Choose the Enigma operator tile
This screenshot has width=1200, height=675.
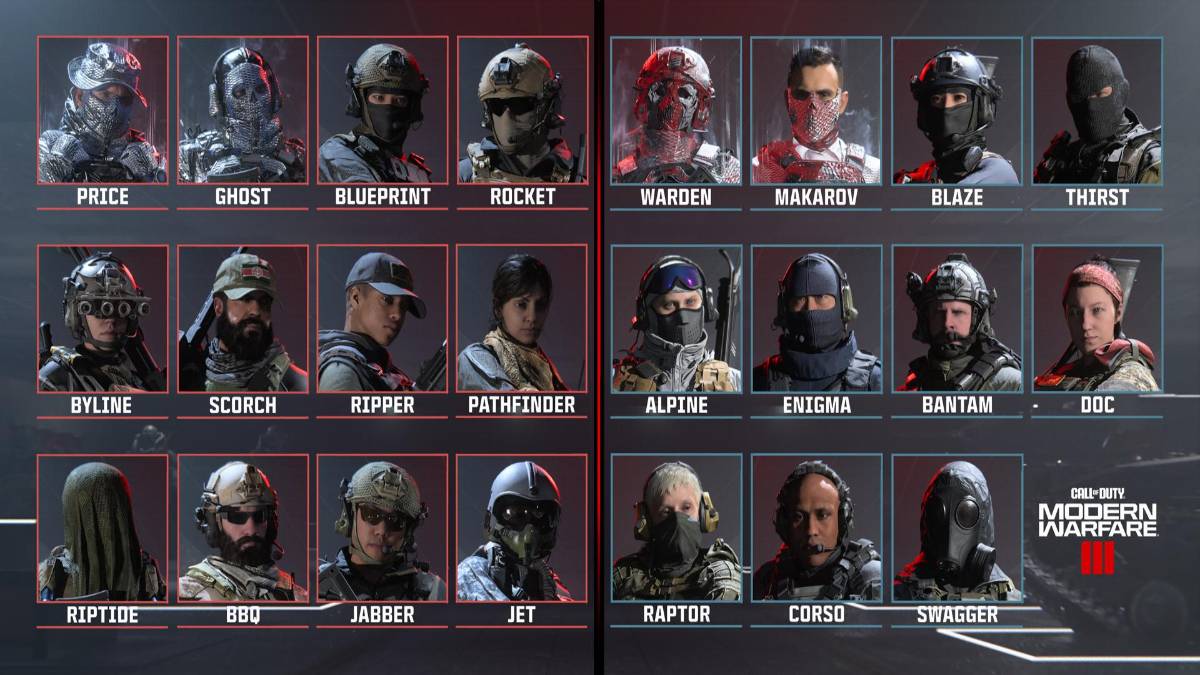pyautogui.click(x=816, y=318)
